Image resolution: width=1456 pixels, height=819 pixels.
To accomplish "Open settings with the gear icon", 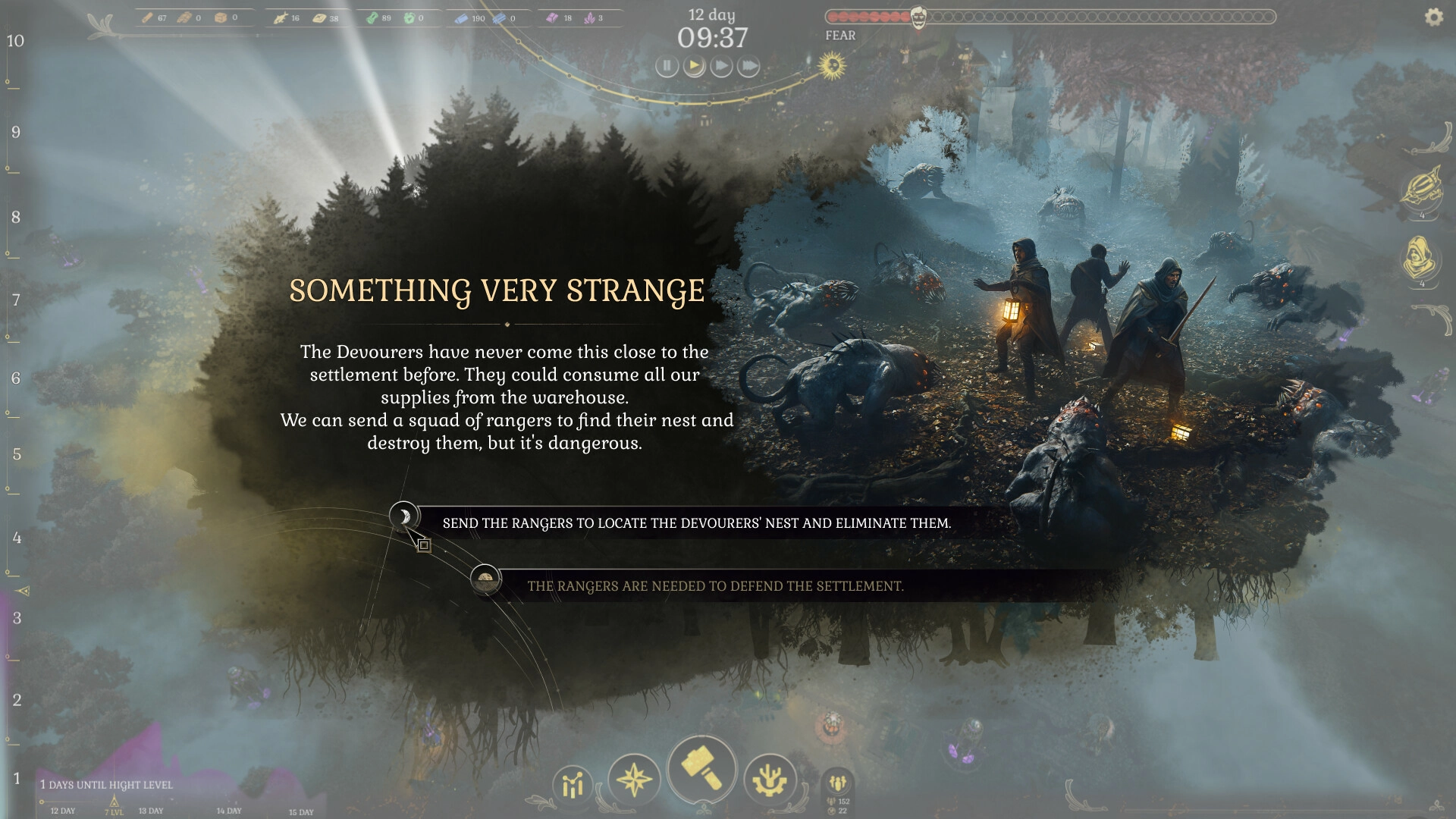I will [1433, 17].
